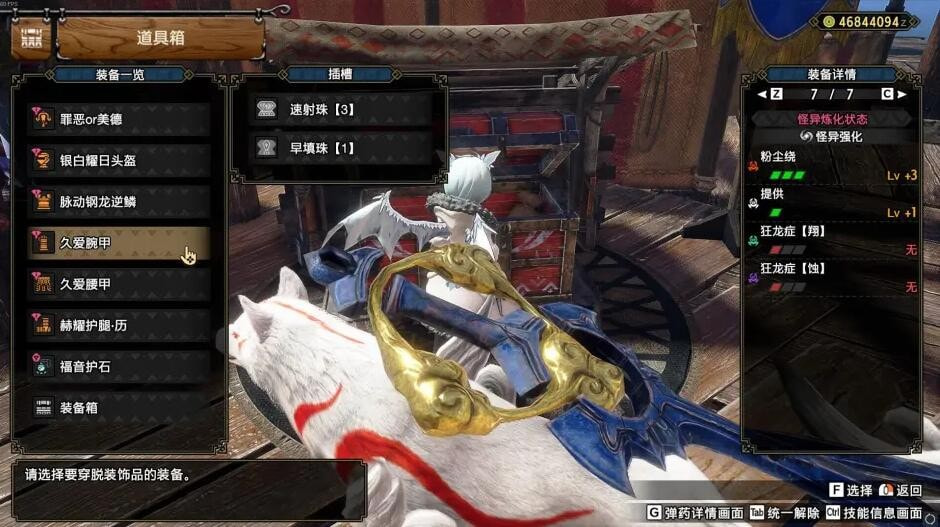Choose 银白耀日头盔 helmet entry
The height and width of the screenshot is (527, 940).
(120, 160)
